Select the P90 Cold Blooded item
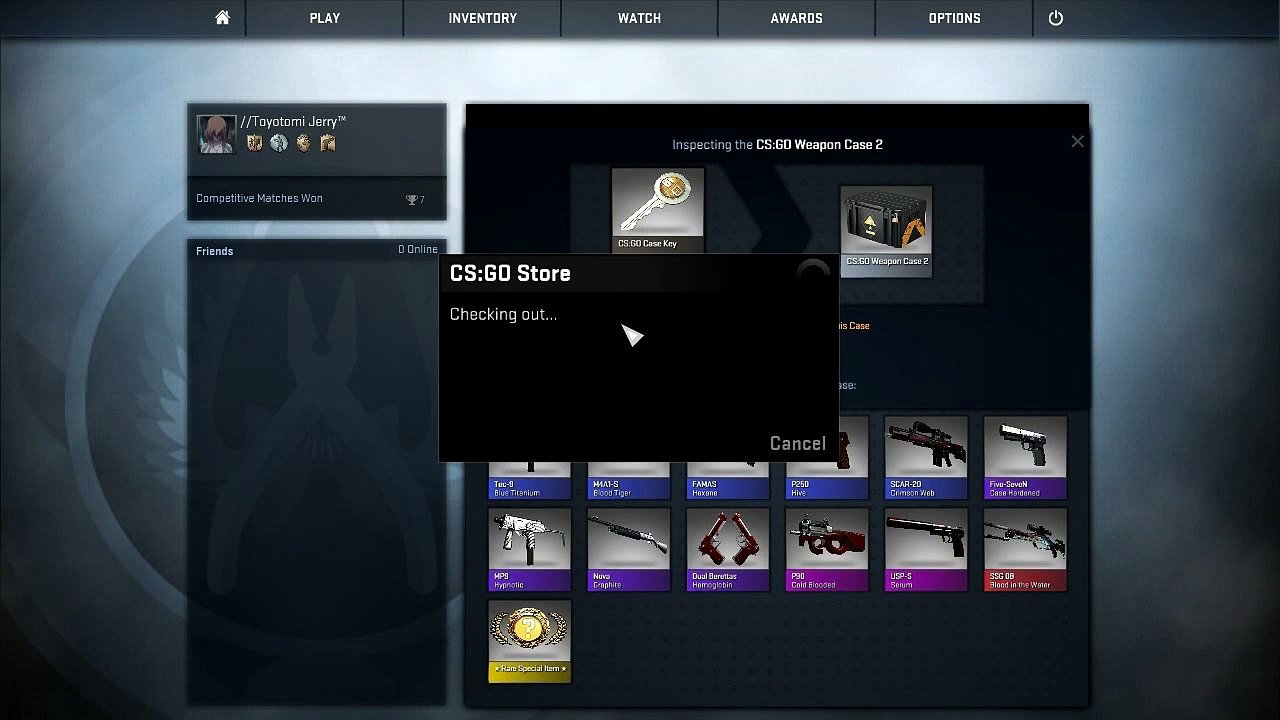 (827, 549)
